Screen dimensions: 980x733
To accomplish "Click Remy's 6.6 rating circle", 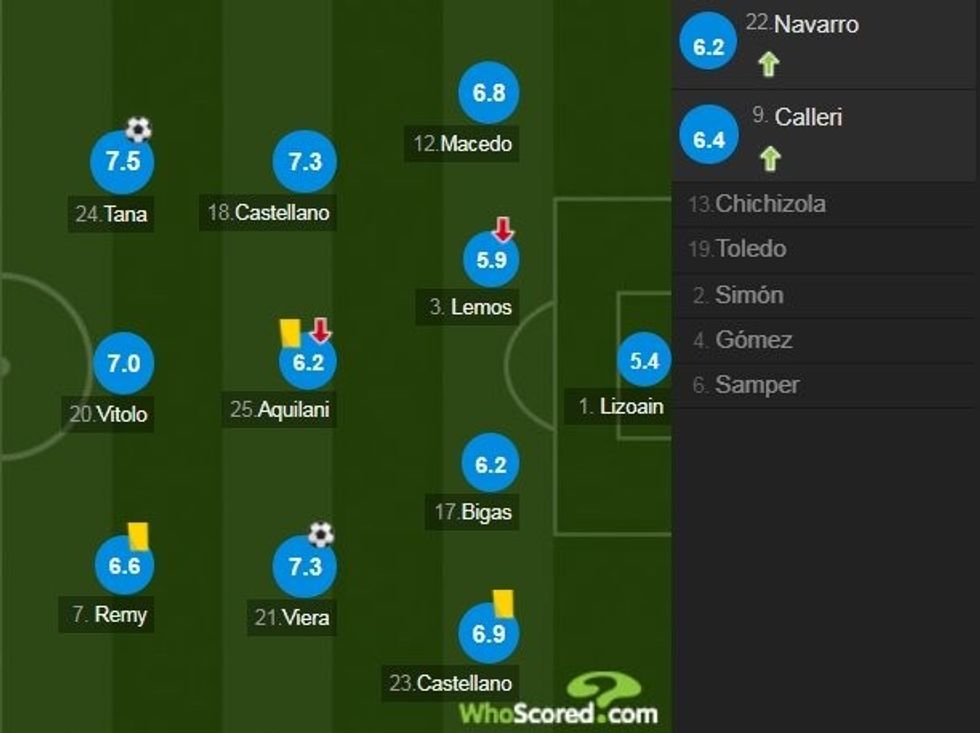I will point(124,566).
